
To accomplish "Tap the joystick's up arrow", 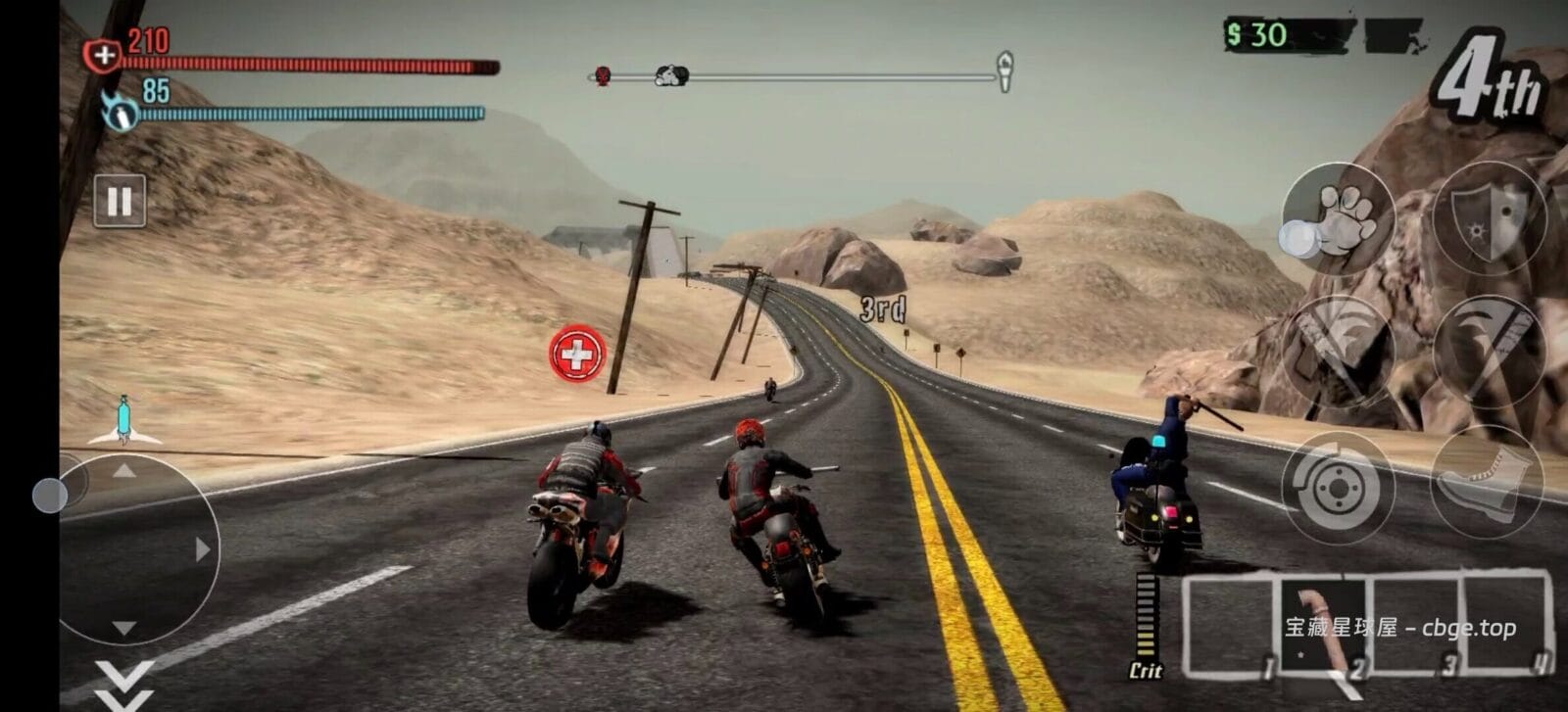I will pos(123,472).
